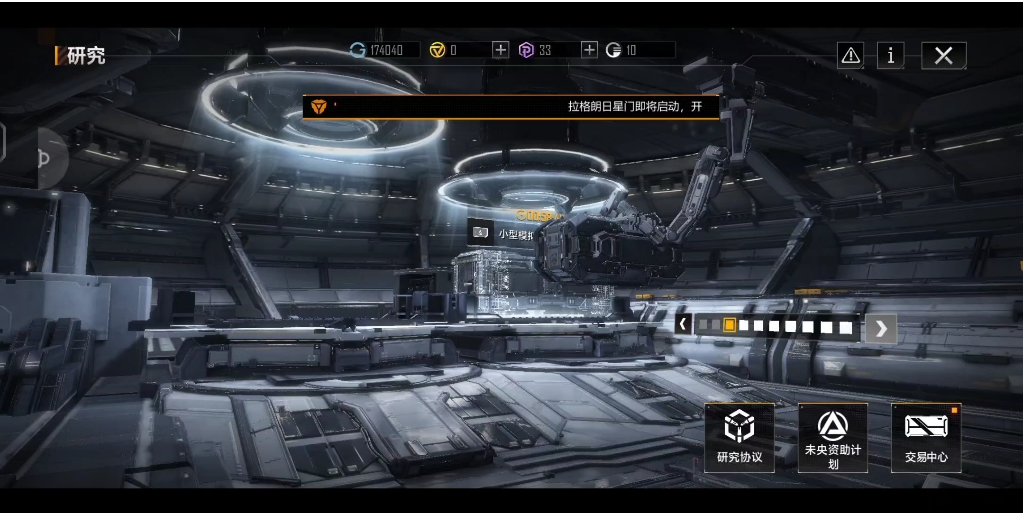Add purple currency with its plus button
This screenshot has height=513, width=1024.
tap(589, 50)
